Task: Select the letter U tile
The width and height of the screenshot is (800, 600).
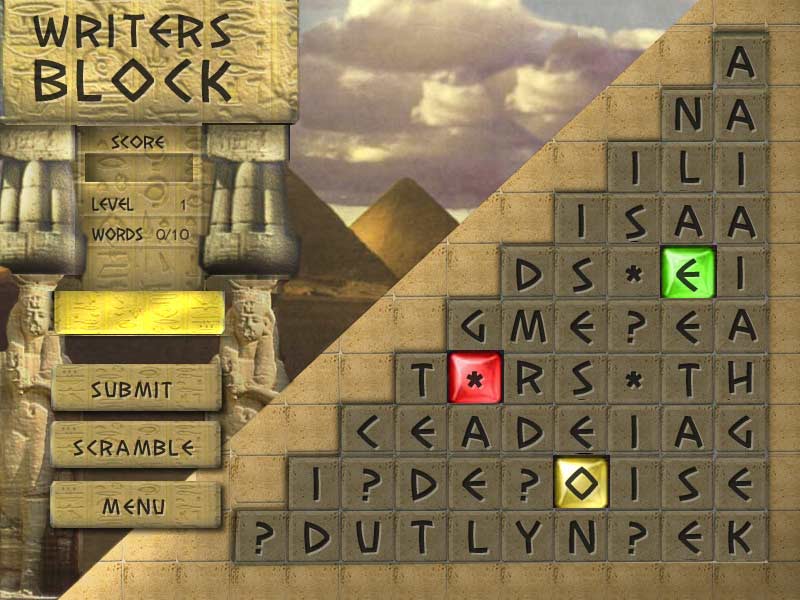Action: (368, 537)
